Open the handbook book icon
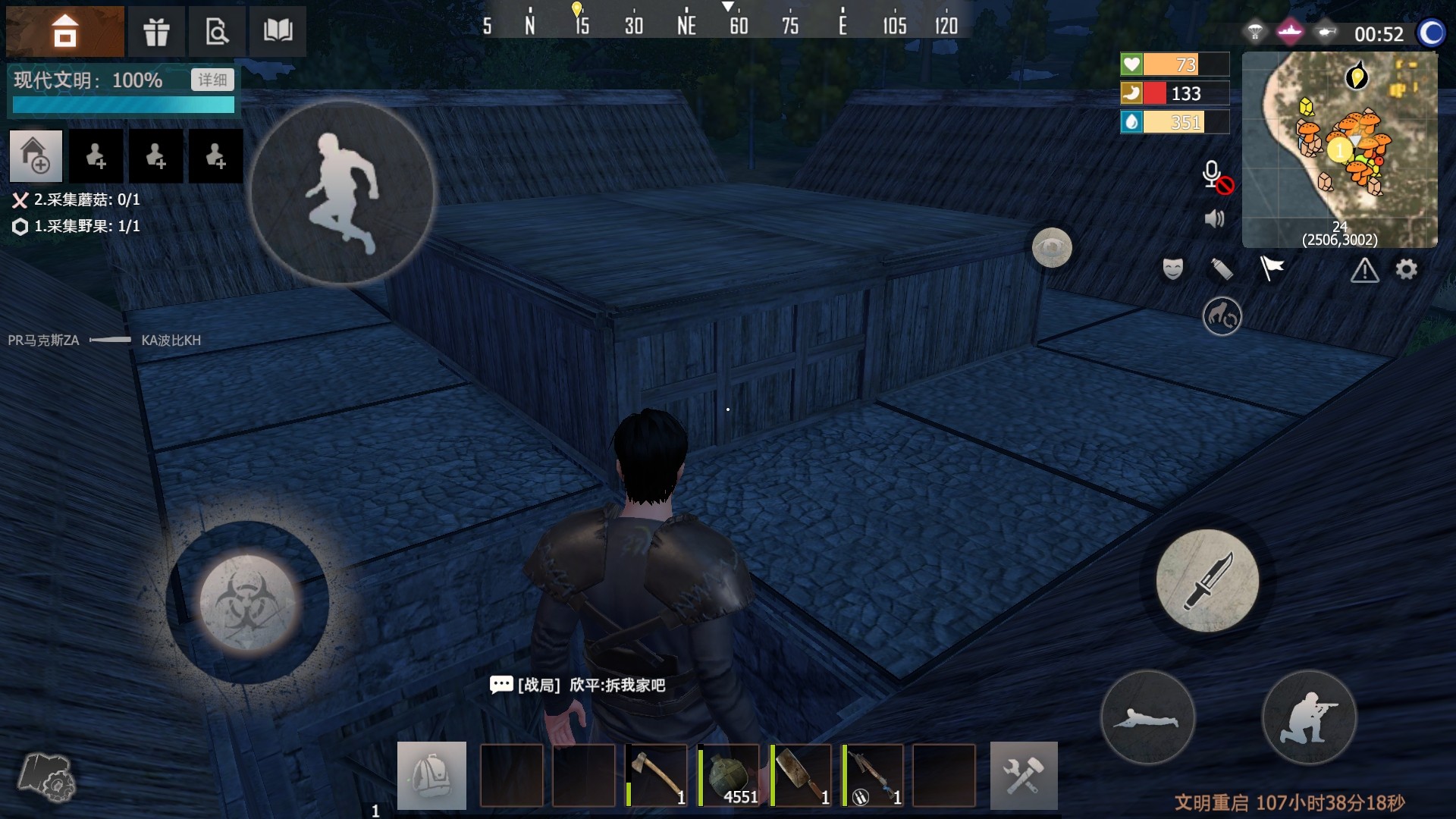 pyautogui.click(x=278, y=31)
